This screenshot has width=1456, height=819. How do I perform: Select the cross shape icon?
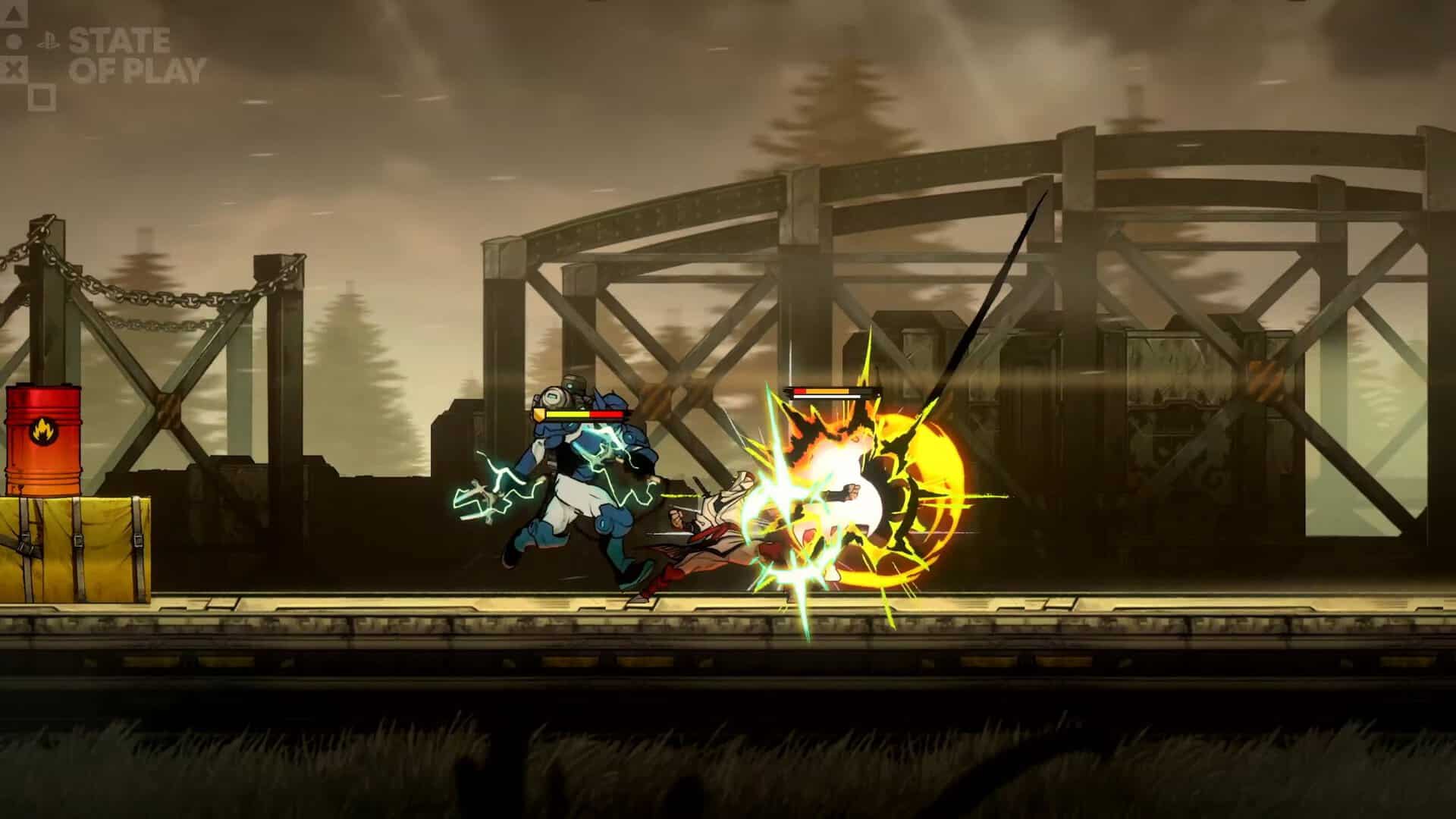click(13, 67)
